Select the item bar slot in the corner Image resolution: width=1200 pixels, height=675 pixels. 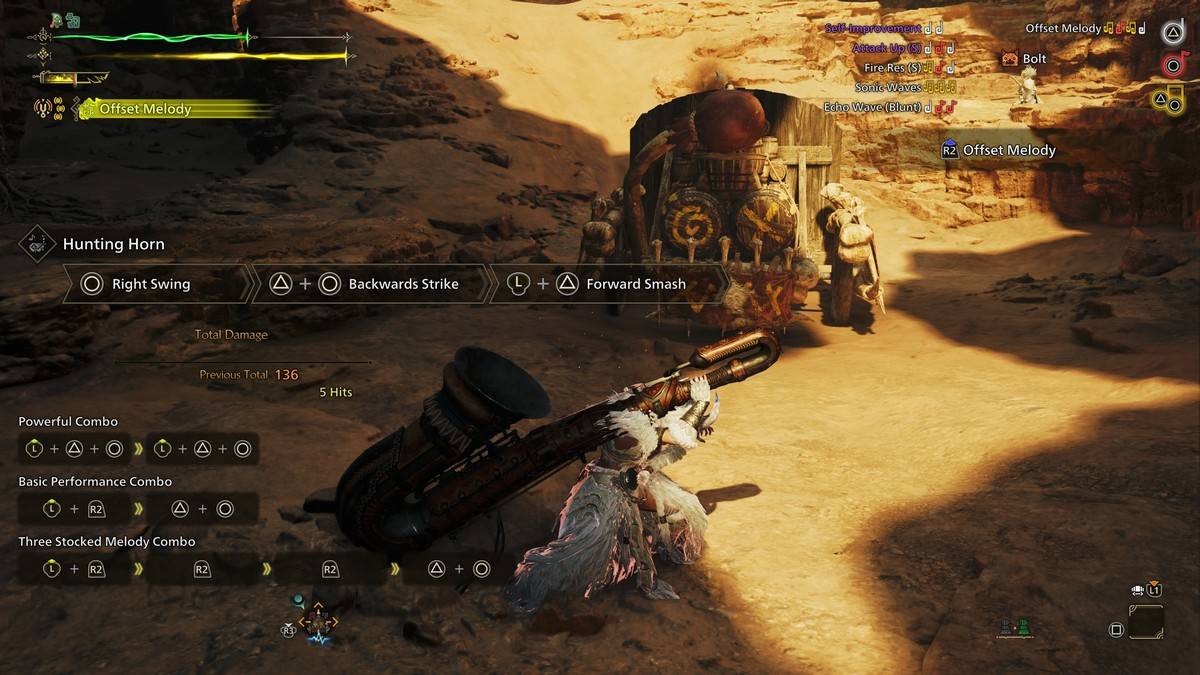click(x=1146, y=622)
